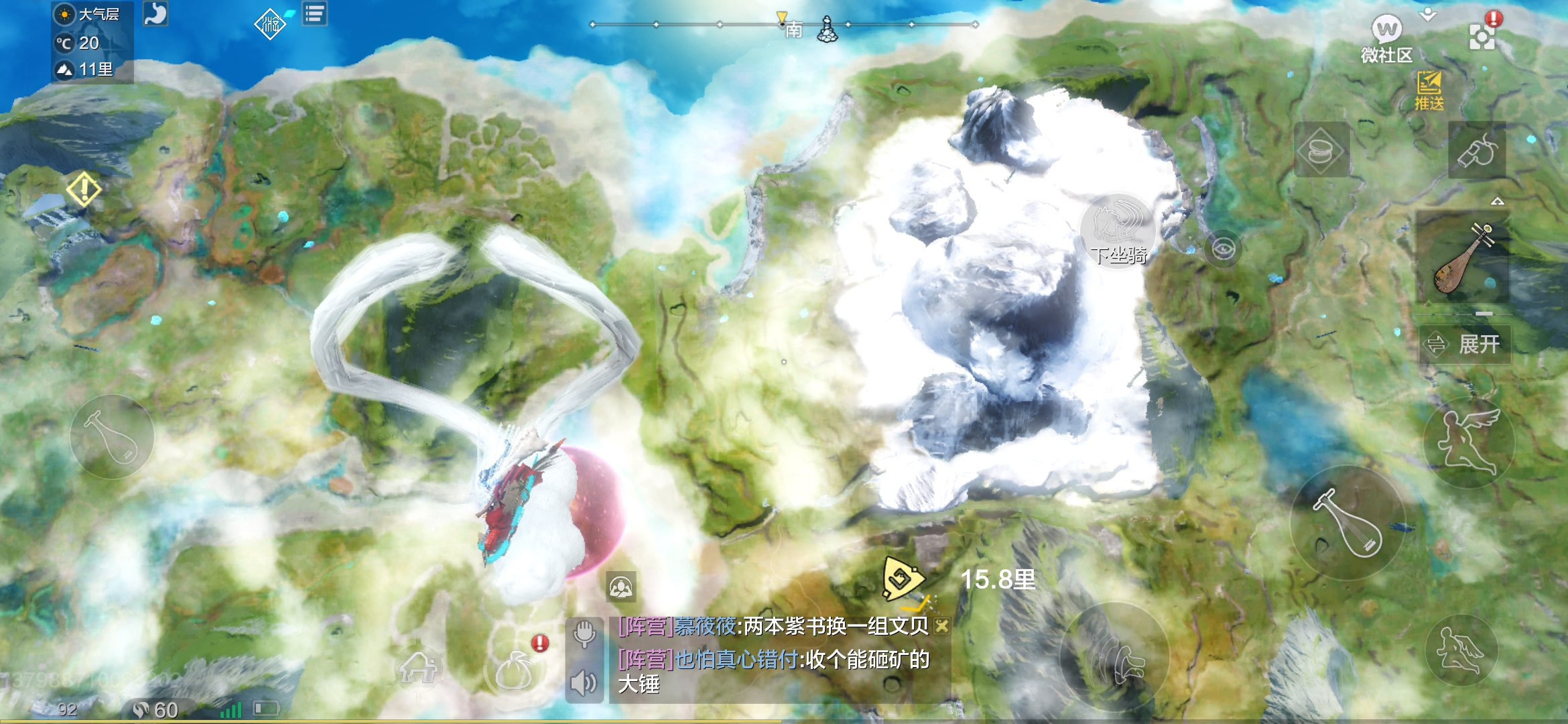Open the 推送 notifications icon

click(x=1429, y=90)
